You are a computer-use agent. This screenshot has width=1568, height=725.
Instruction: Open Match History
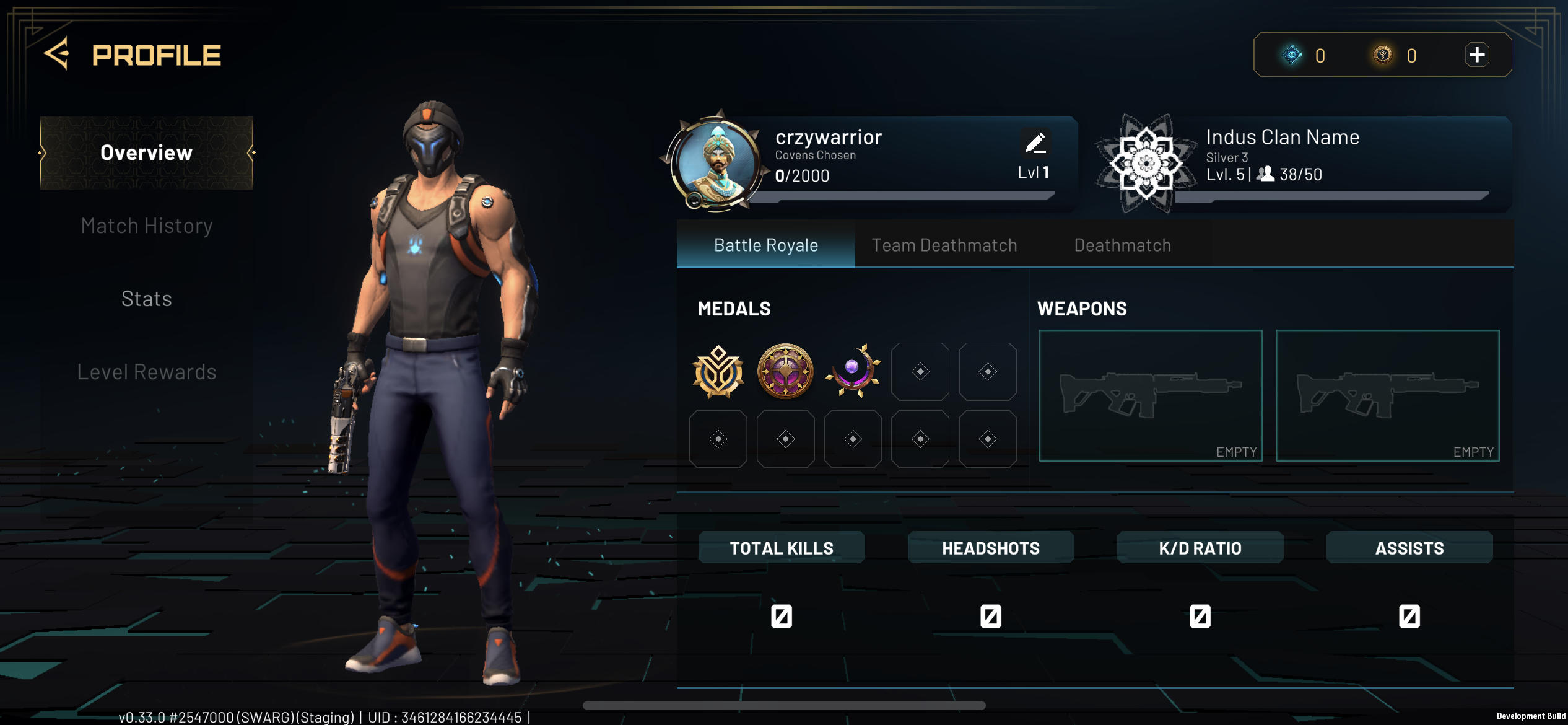click(147, 226)
